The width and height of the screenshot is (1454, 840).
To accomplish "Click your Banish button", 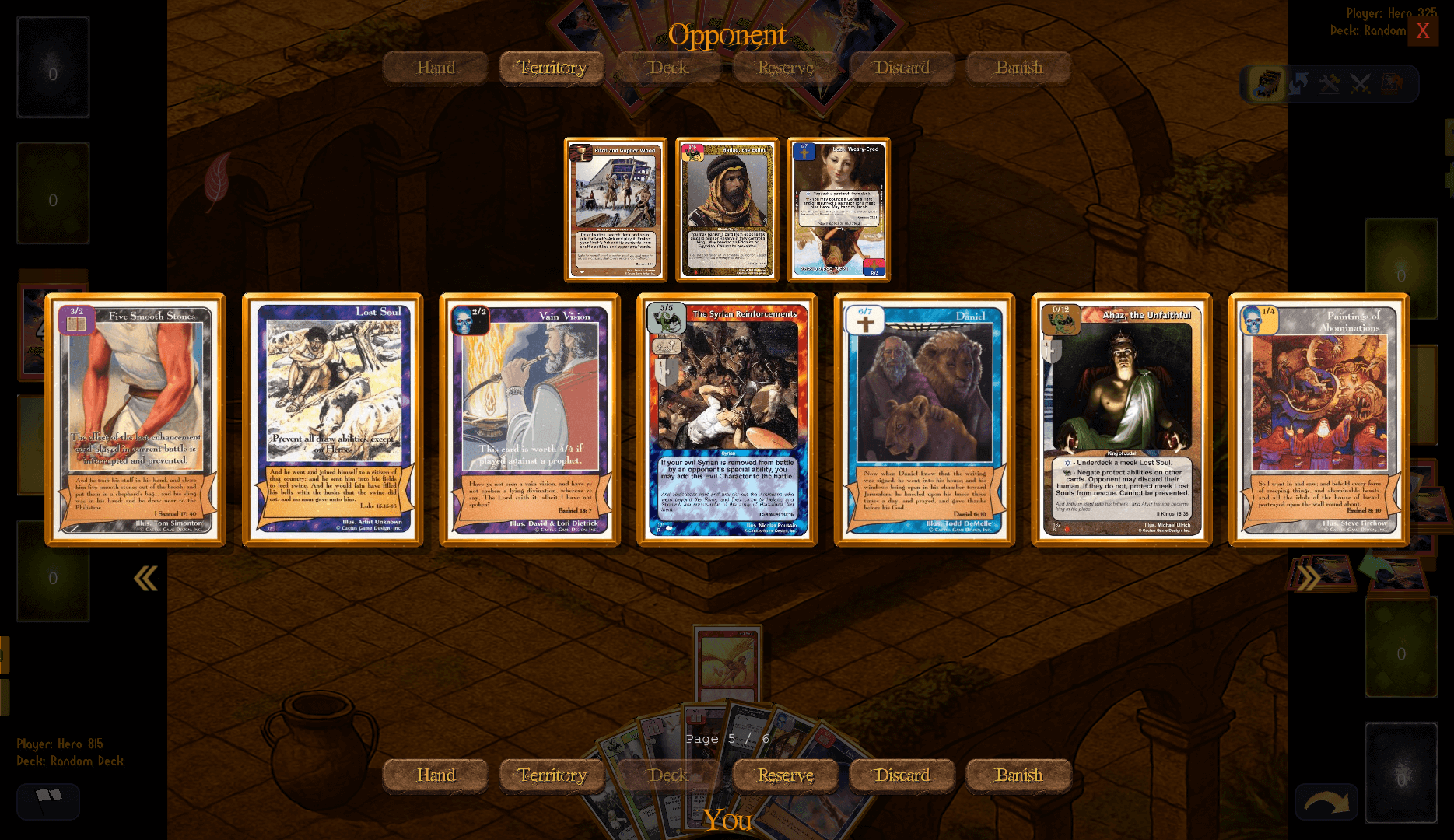I will tap(1019, 775).
